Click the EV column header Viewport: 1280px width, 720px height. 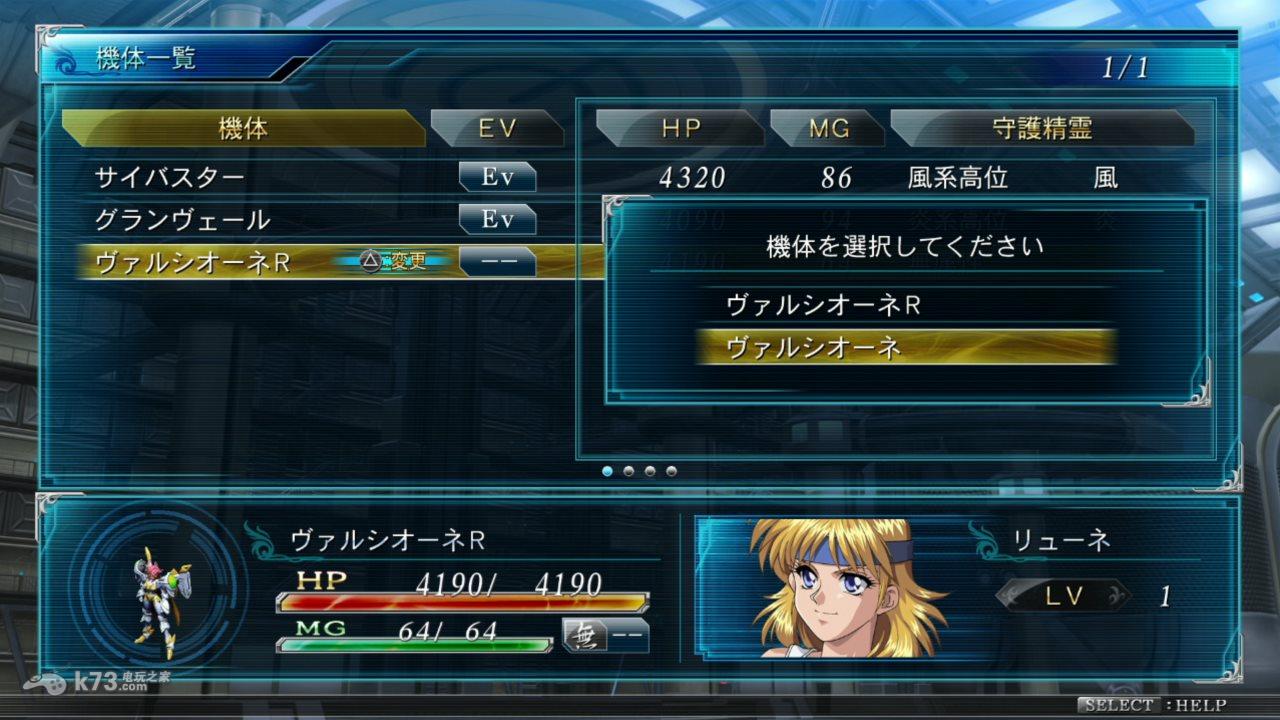click(x=496, y=128)
